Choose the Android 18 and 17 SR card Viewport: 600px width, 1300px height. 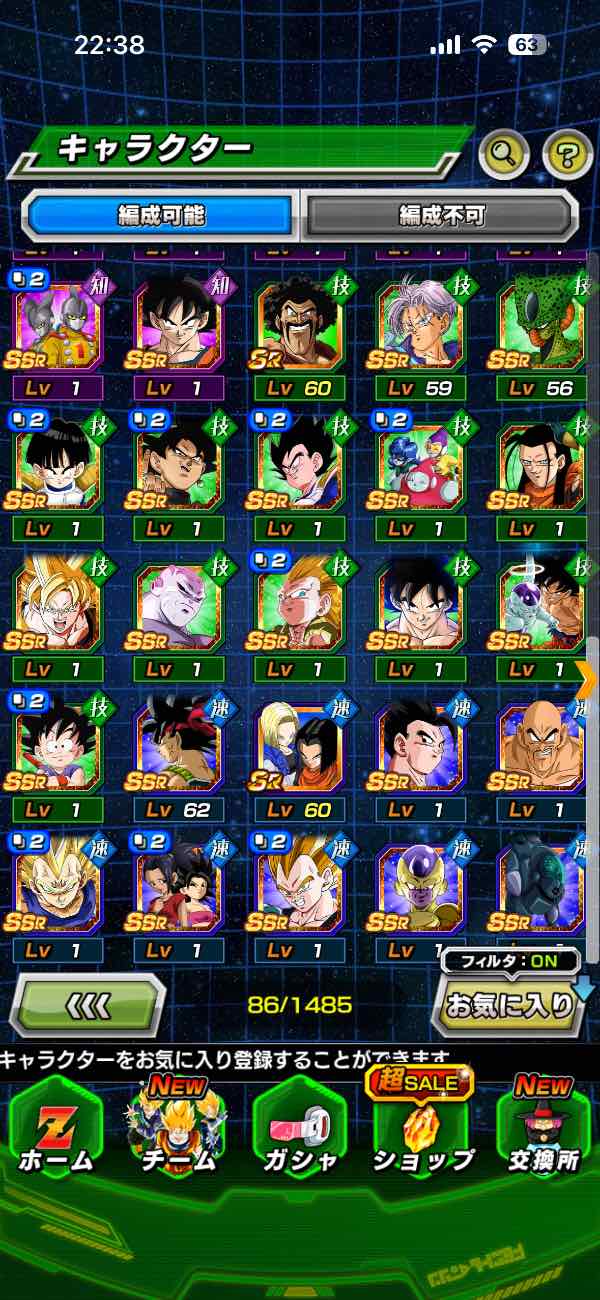pos(298,748)
